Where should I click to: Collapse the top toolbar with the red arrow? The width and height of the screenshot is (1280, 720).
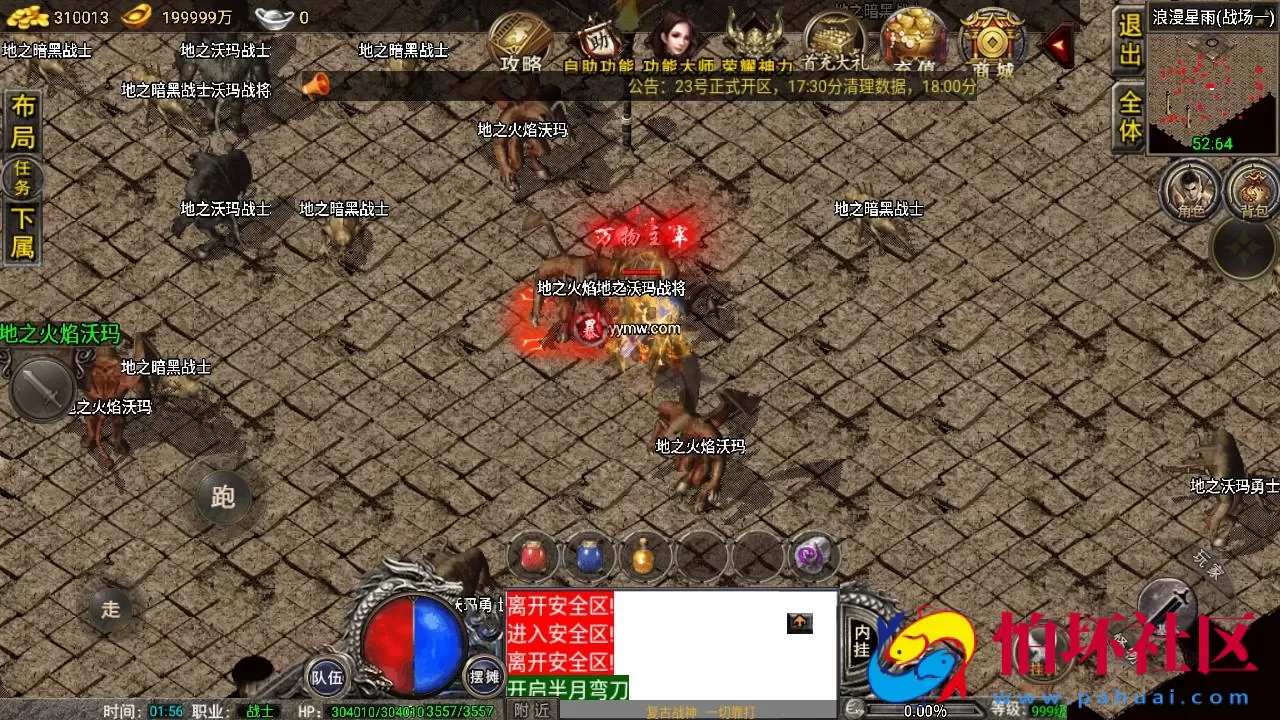pyautogui.click(x=1058, y=45)
